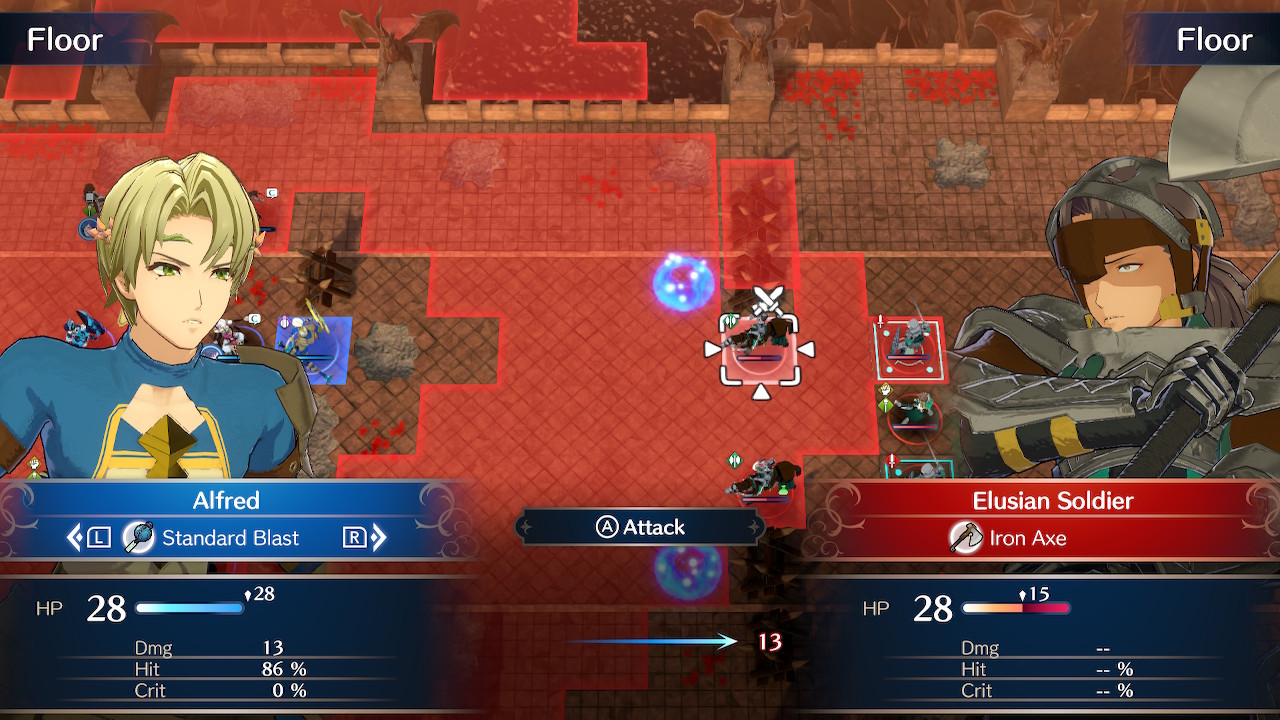Select the targeted enemy unit under the cursor
Viewport: 1280px width, 720px height.
coord(760,346)
